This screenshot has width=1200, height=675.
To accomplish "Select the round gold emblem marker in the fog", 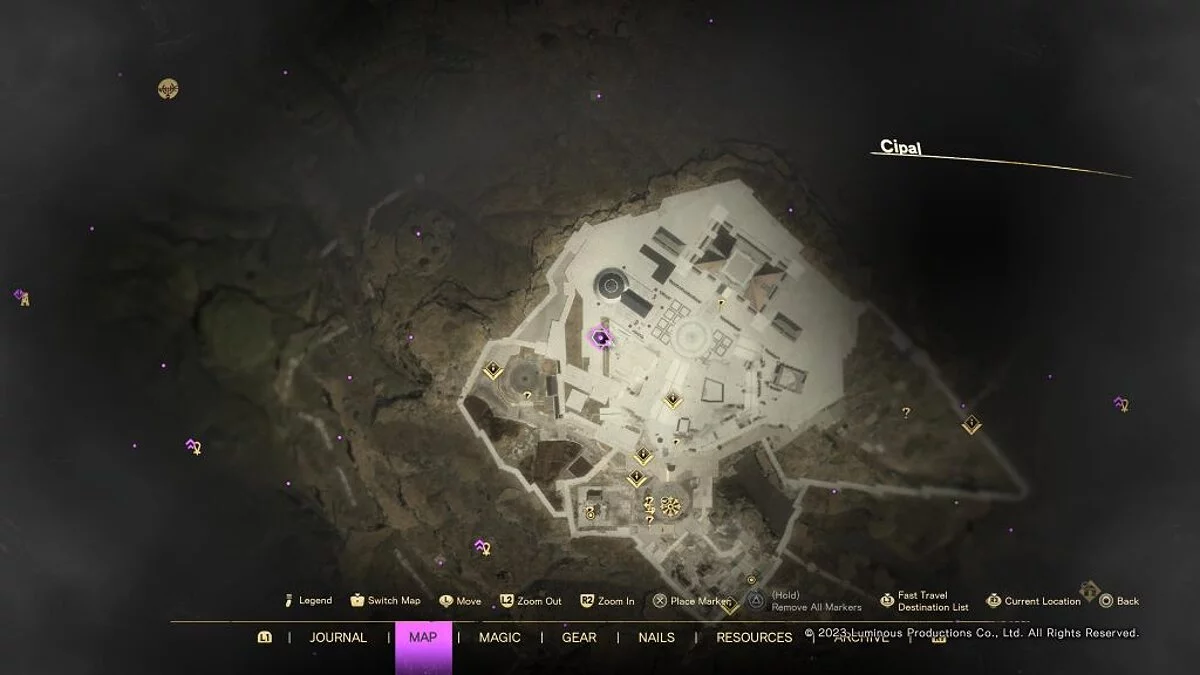I will point(168,89).
